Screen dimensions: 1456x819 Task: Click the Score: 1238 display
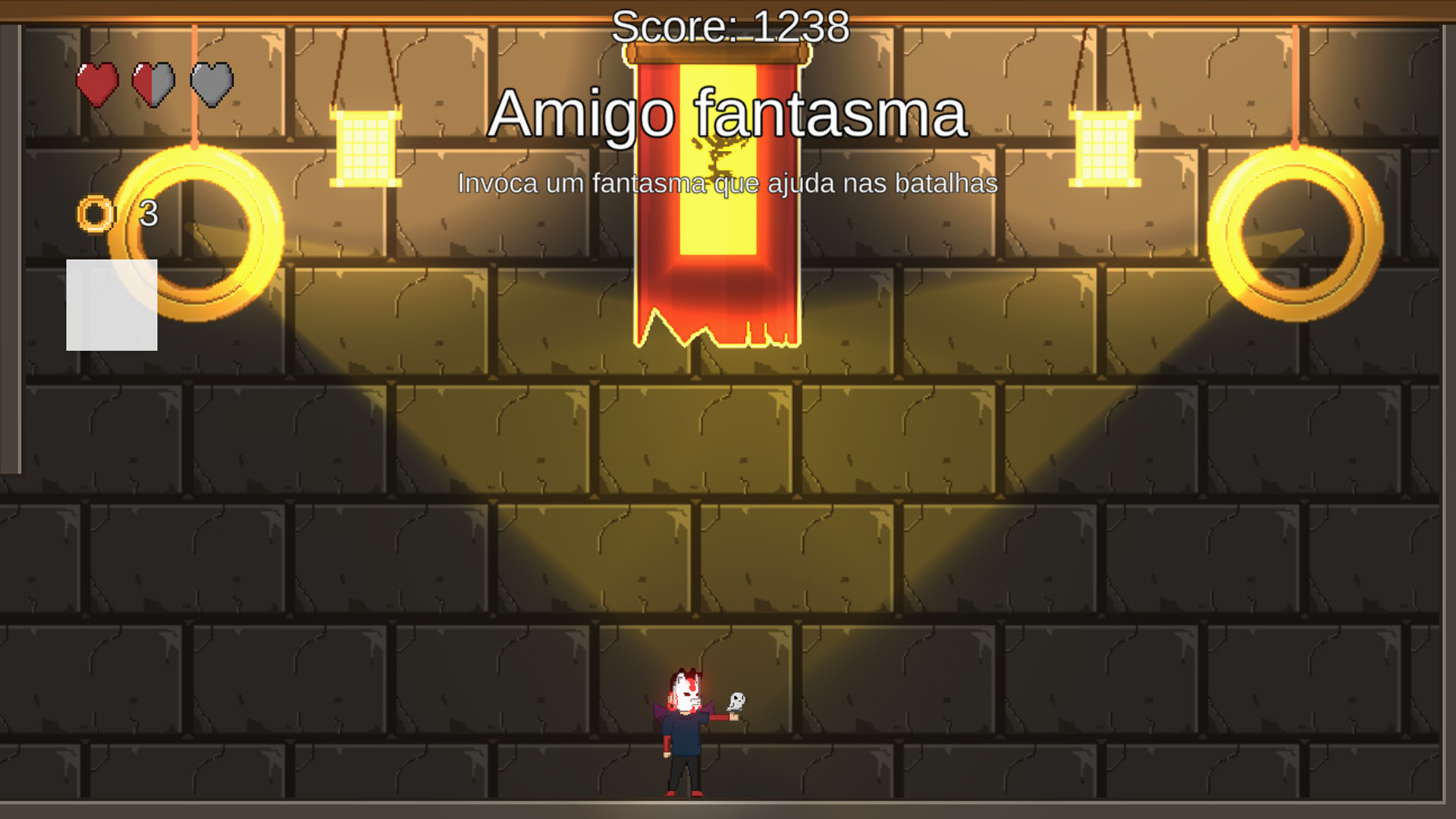pyautogui.click(x=730, y=27)
